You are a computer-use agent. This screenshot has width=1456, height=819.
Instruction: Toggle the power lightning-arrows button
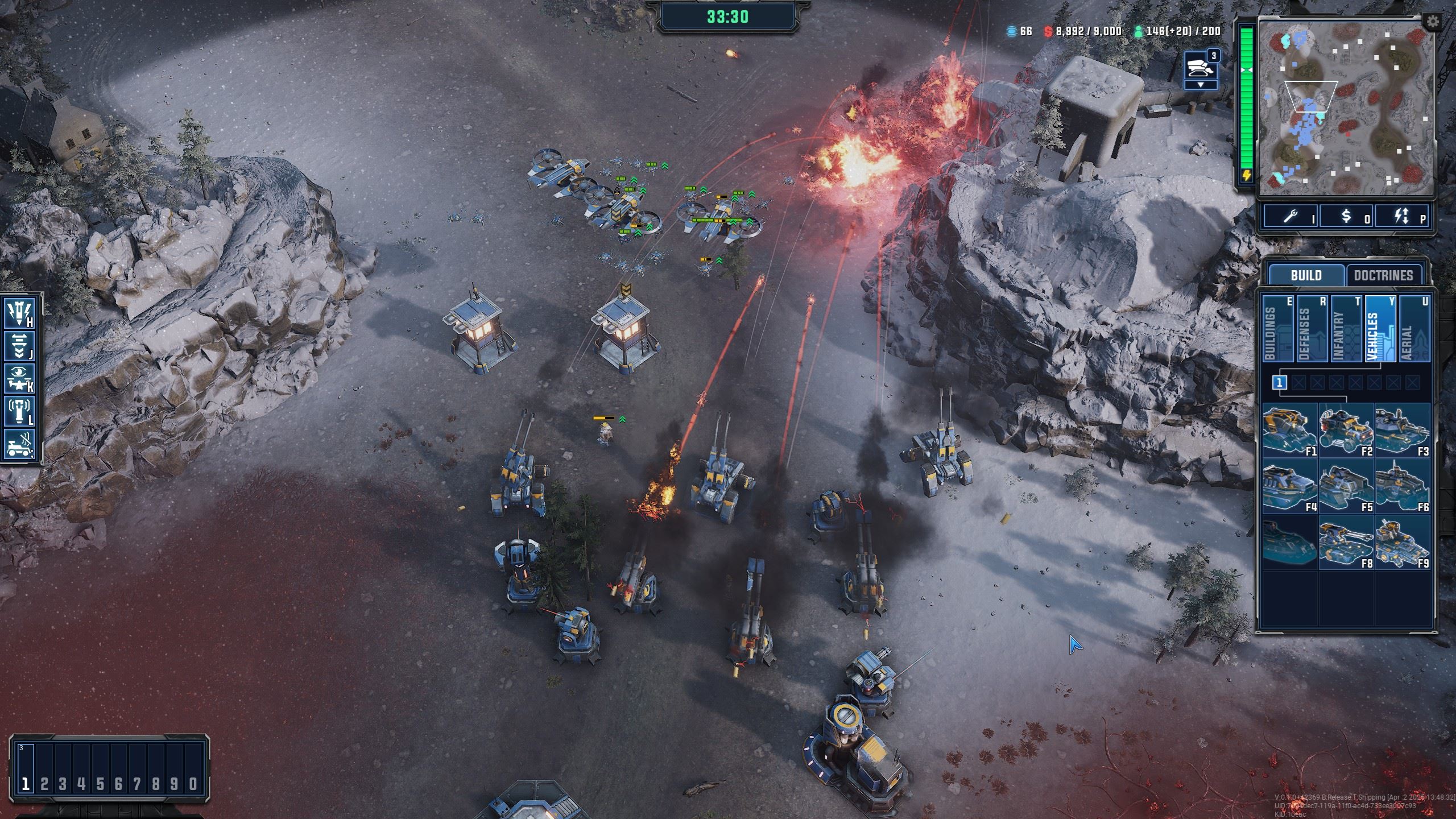1401,216
